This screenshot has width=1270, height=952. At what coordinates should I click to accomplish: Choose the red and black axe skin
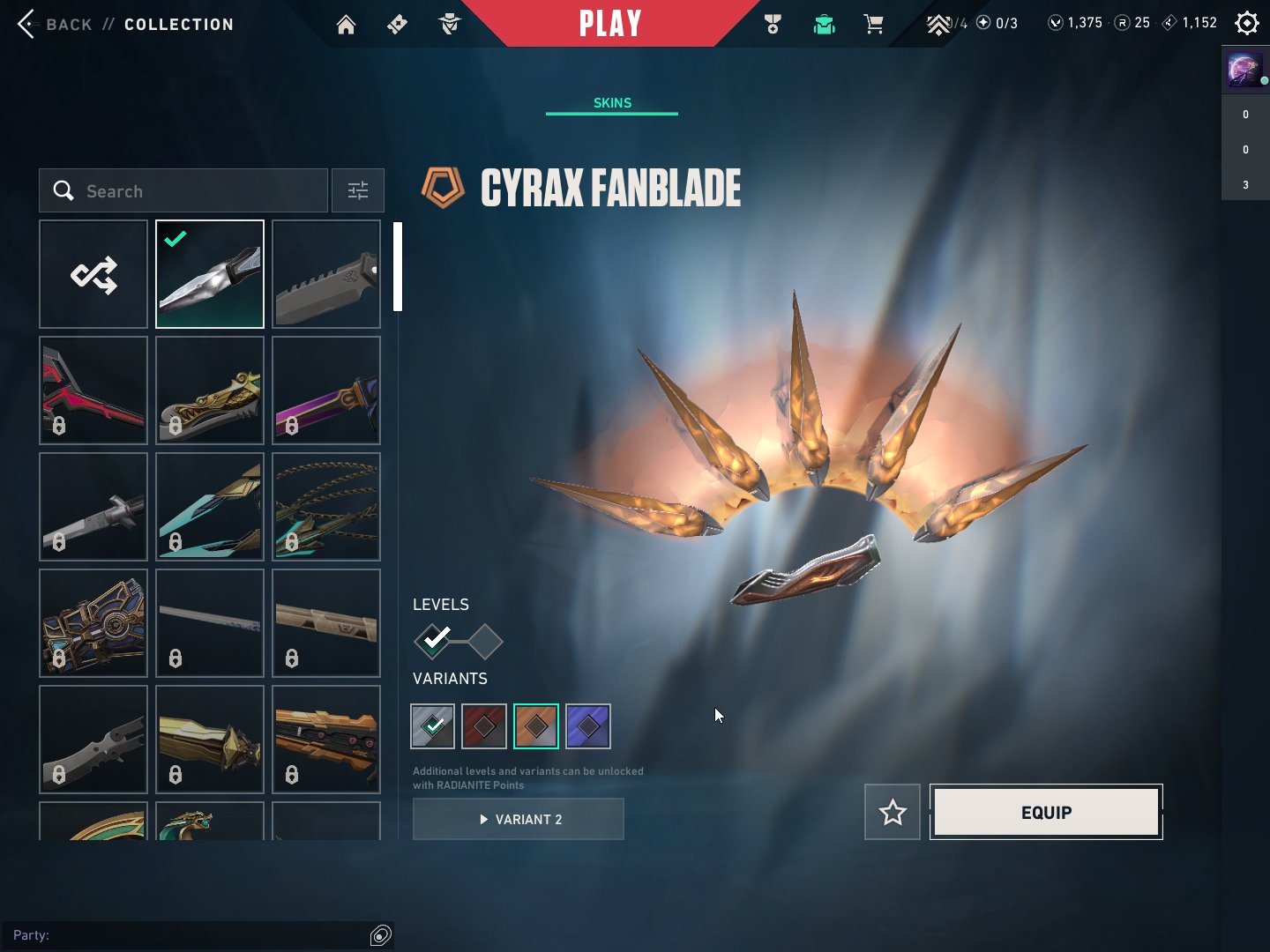(93, 390)
